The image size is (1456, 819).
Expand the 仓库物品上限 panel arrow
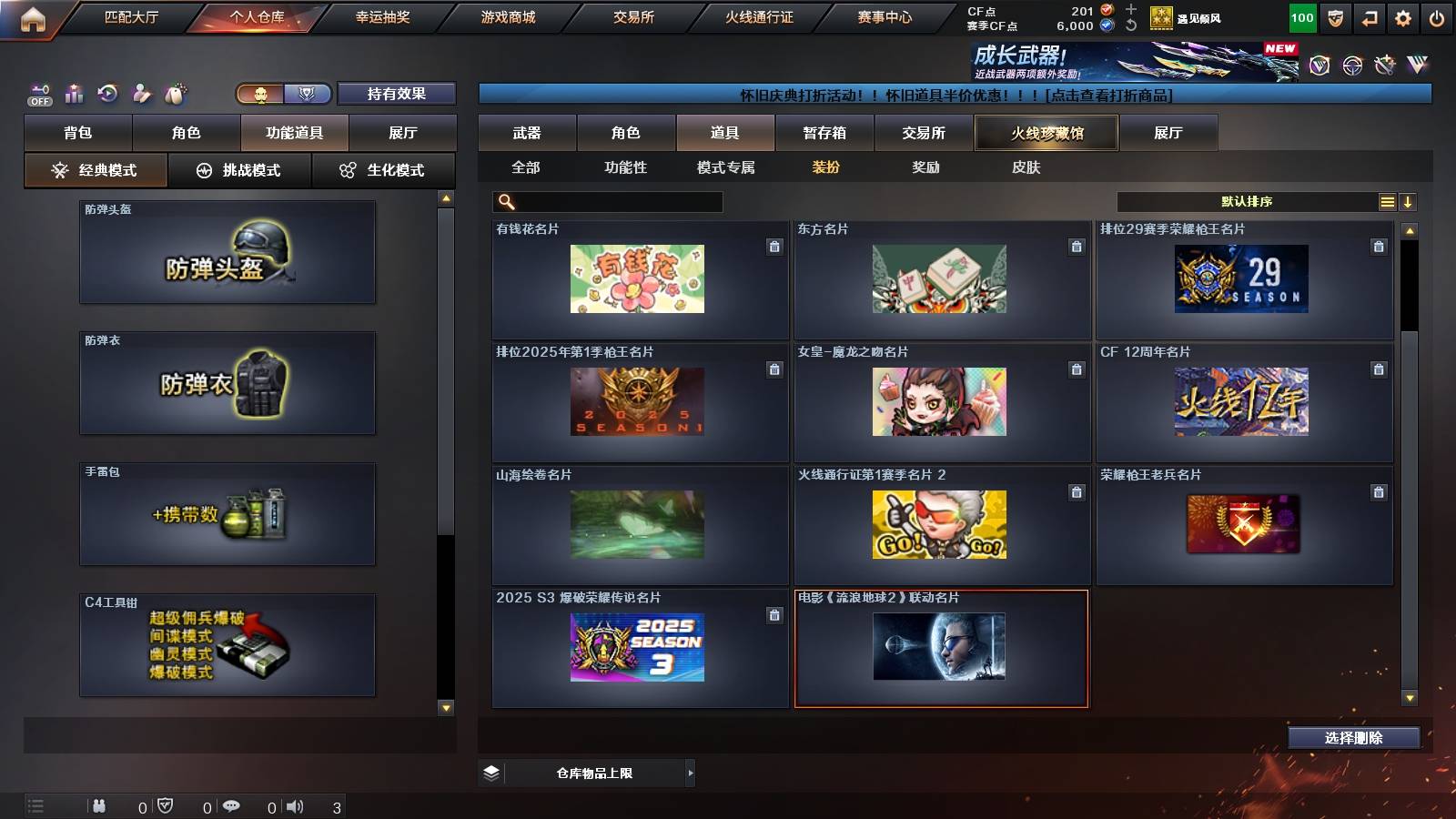(x=690, y=772)
